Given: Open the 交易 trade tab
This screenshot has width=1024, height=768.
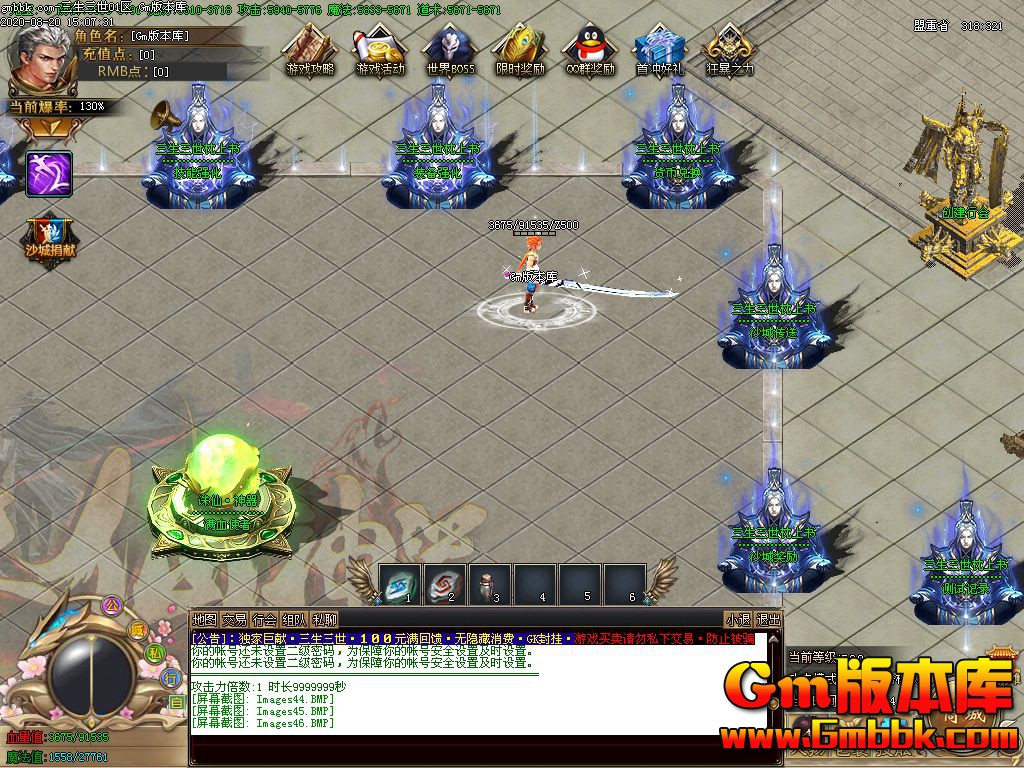Looking at the screenshot, I should pos(234,620).
